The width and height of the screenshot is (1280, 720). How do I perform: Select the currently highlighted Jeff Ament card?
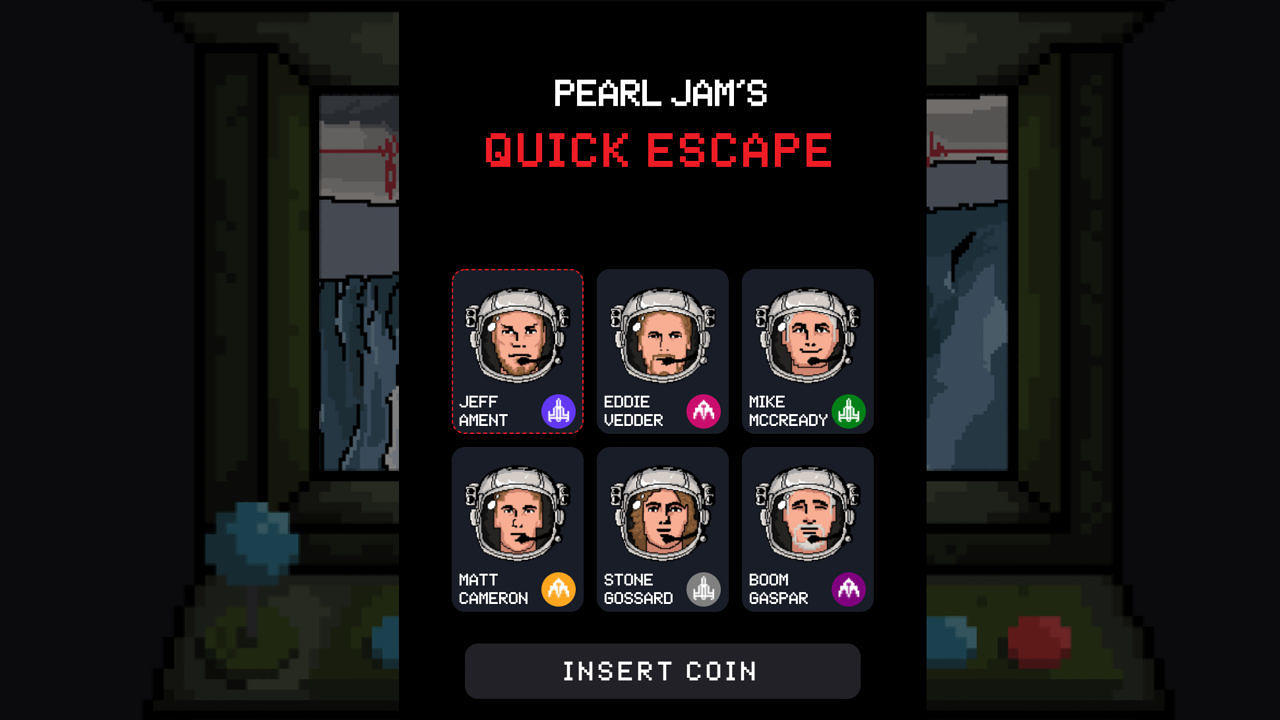517,350
